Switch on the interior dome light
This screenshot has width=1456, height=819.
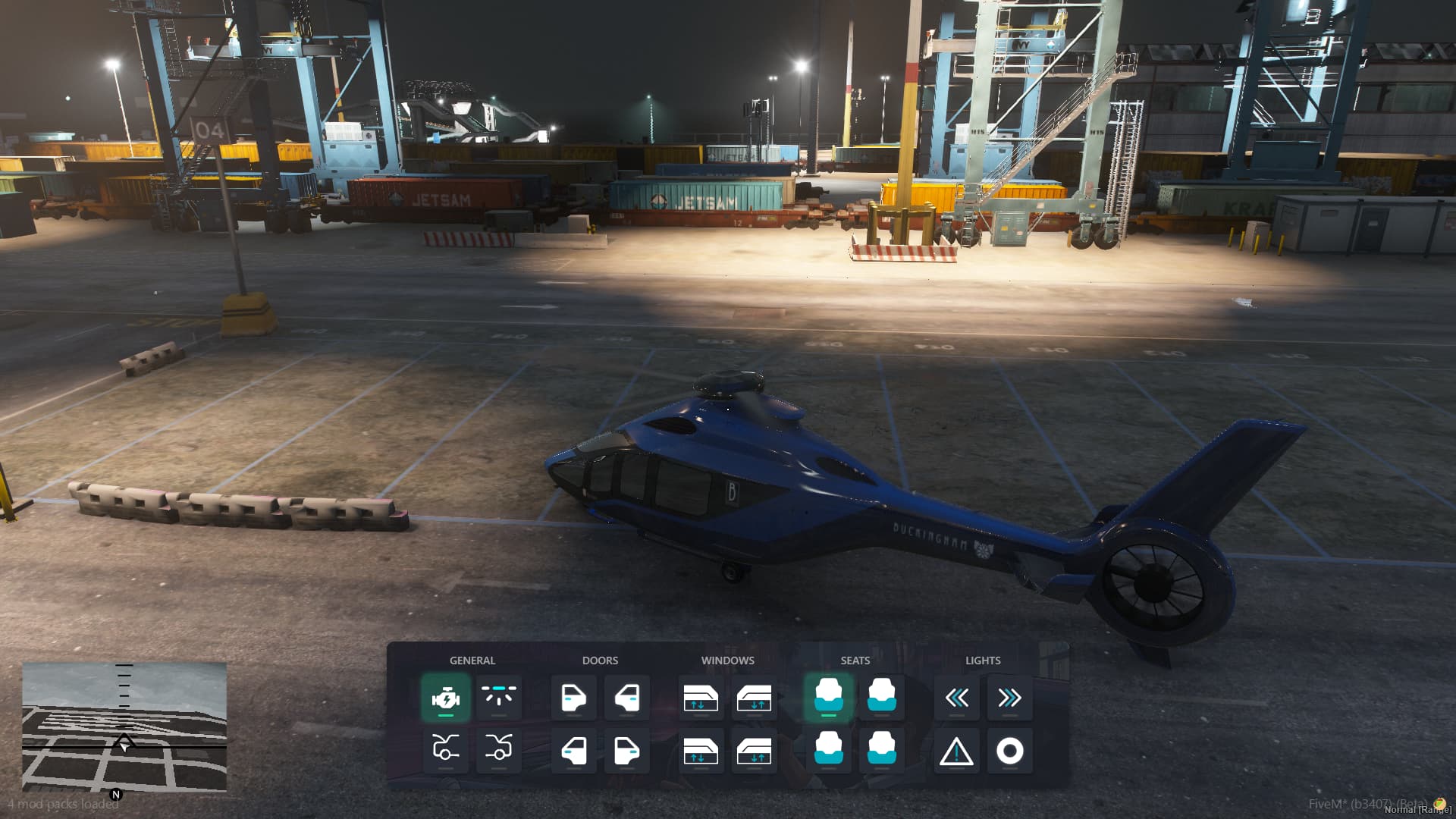coord(498,698)
